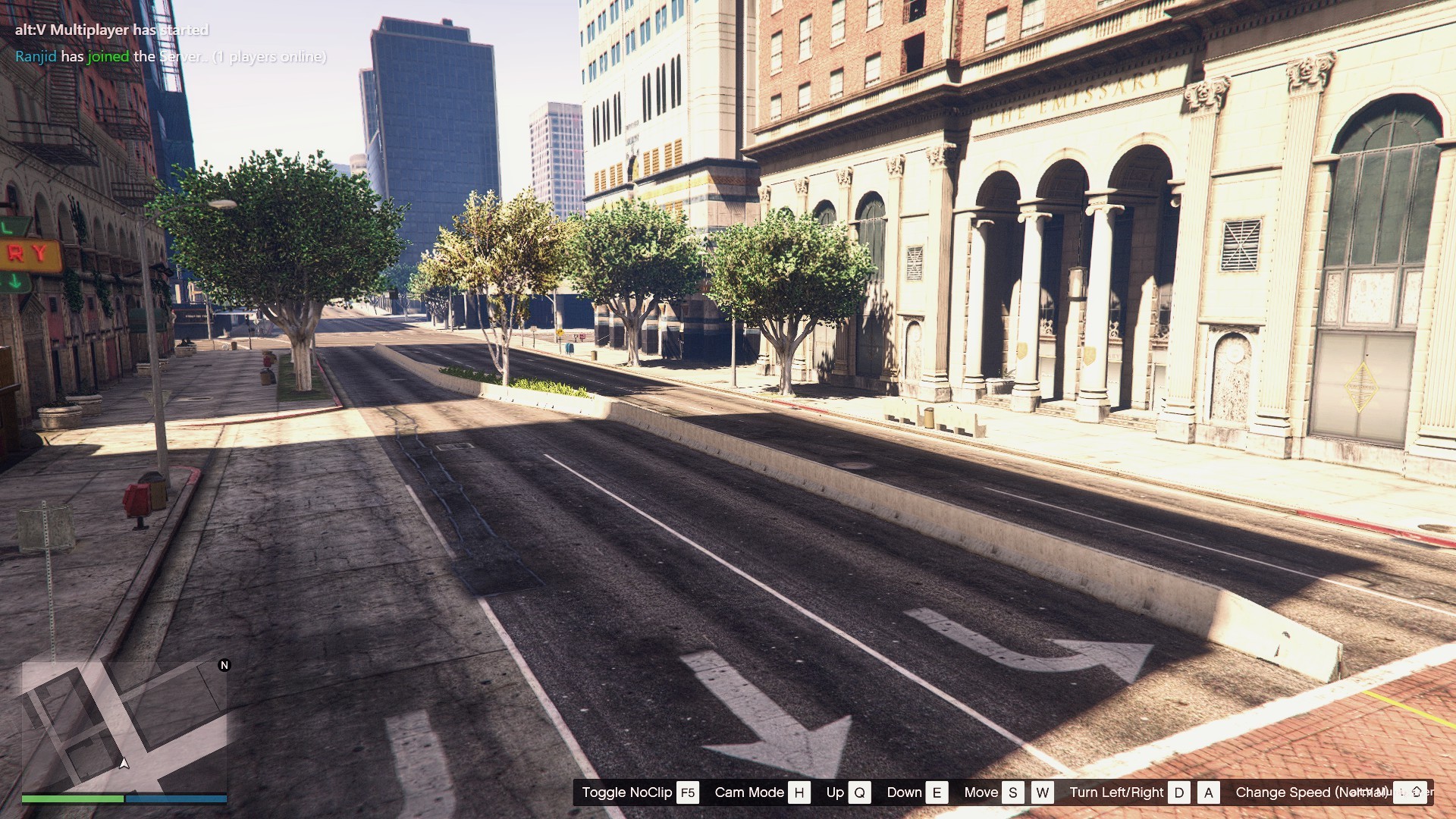
Task: Click the Ranjid player name in chat
Action: pyautogui.click(x=36, y=57)
